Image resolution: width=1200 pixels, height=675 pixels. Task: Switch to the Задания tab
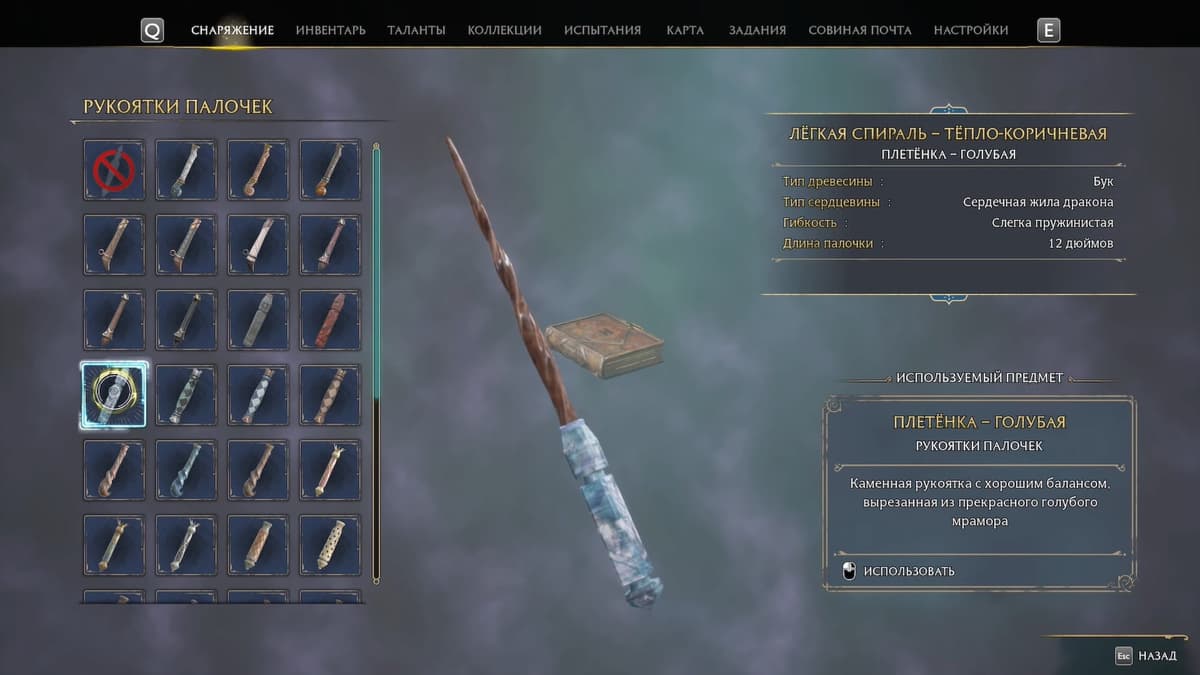757,30
